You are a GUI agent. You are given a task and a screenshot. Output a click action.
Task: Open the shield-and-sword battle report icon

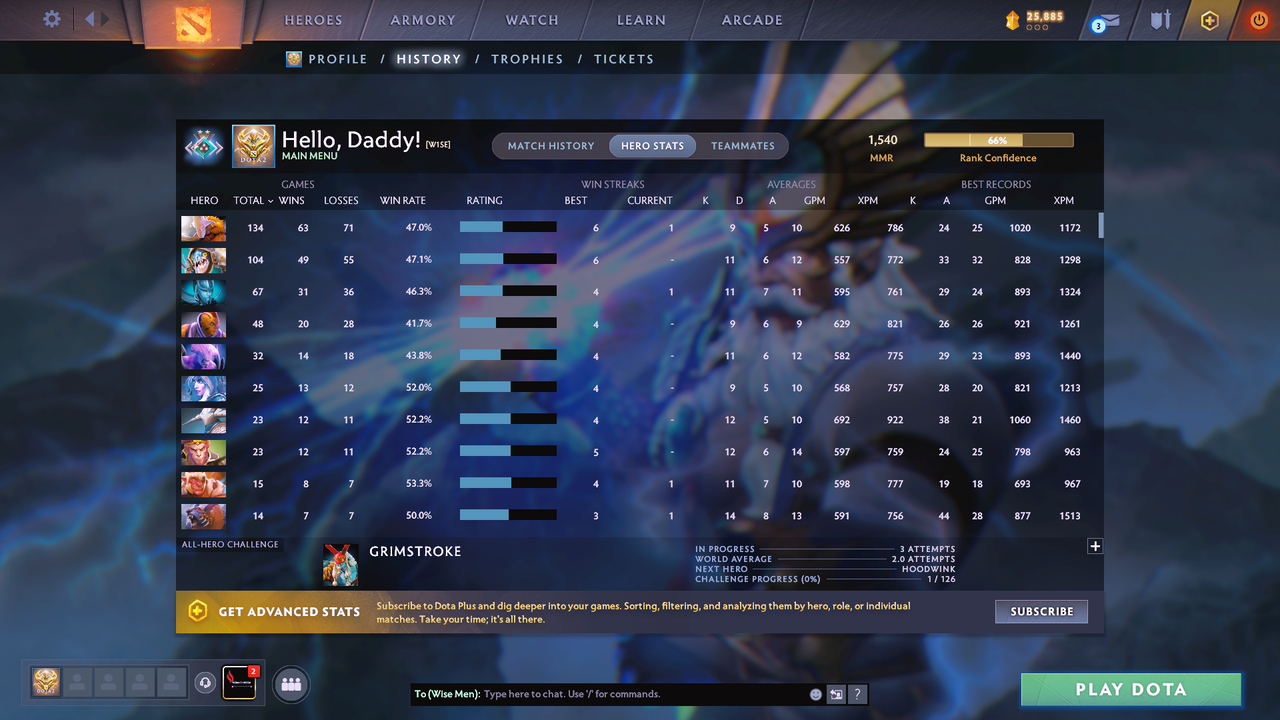[1159, 19]
